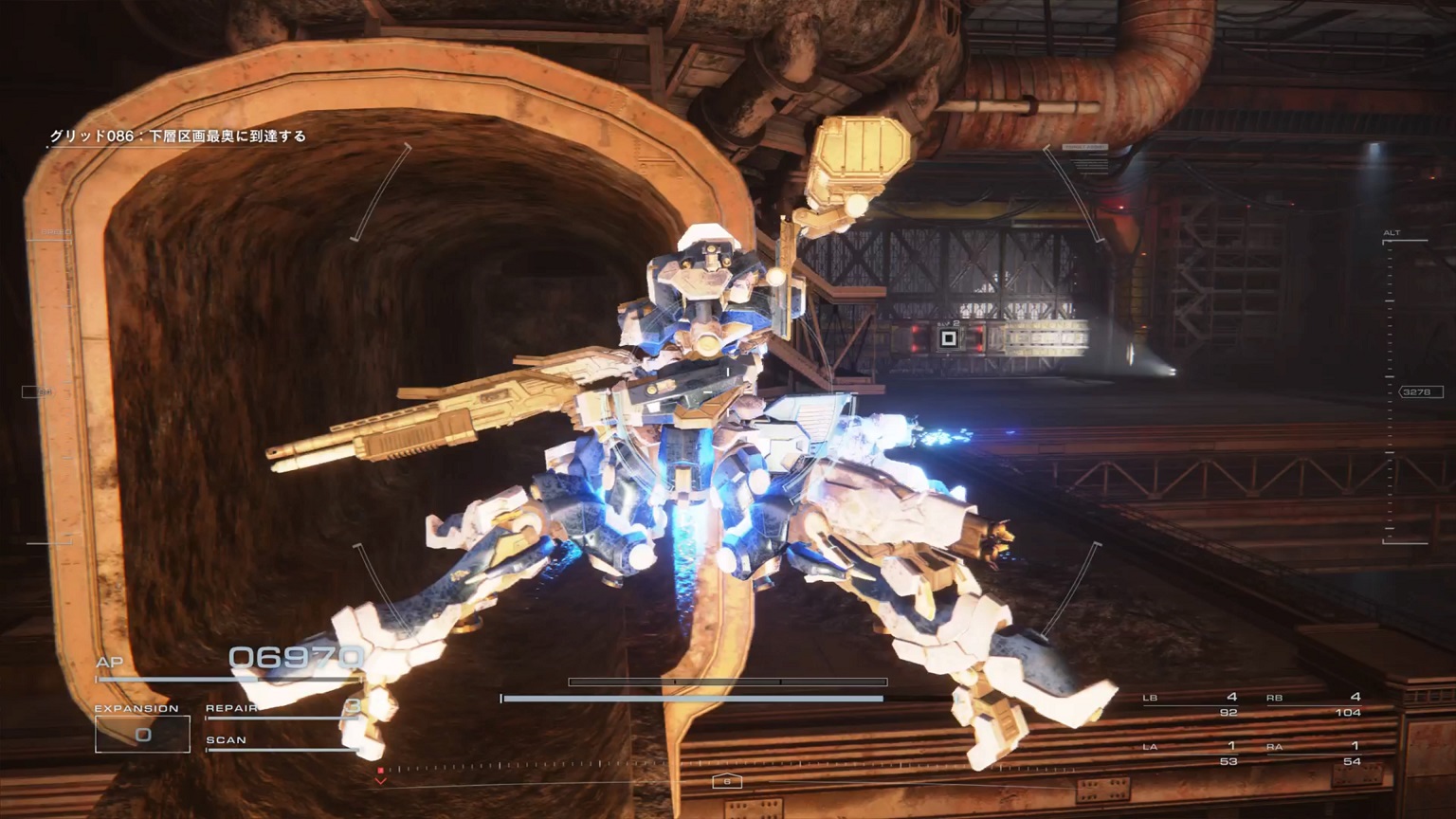This screenshot has width=1456, height=819.
Task: Select the LB left shoulder weapon slot
Action: pos(1191,704)
